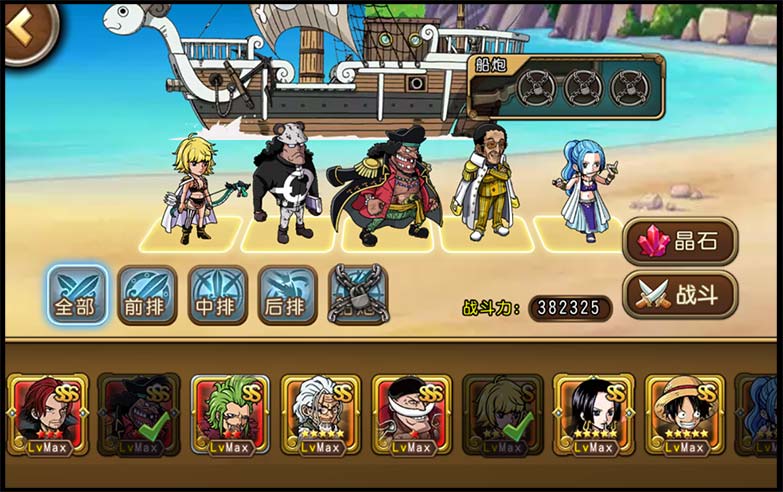Open the 晶石 crystal menu
Screen dimensions: 783x492
click(x=680, y=241)
